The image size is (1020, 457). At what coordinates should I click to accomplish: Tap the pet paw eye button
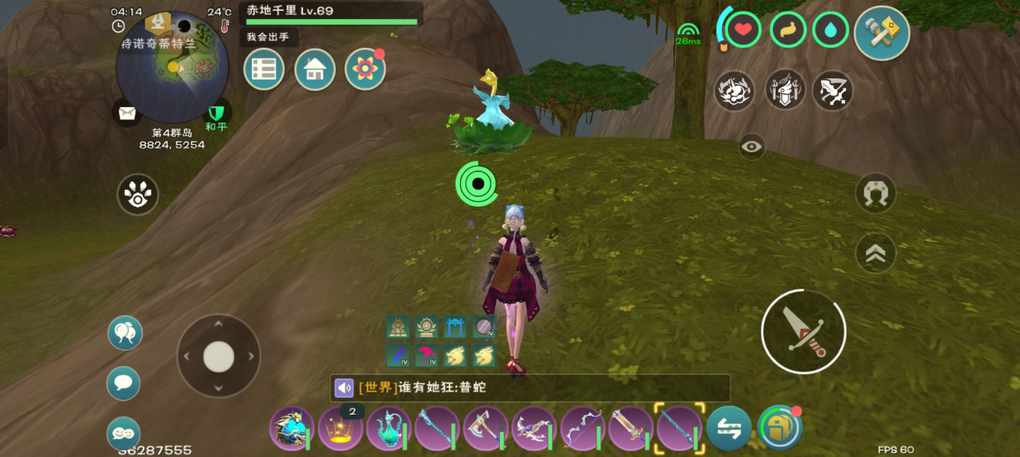(137, 194)
